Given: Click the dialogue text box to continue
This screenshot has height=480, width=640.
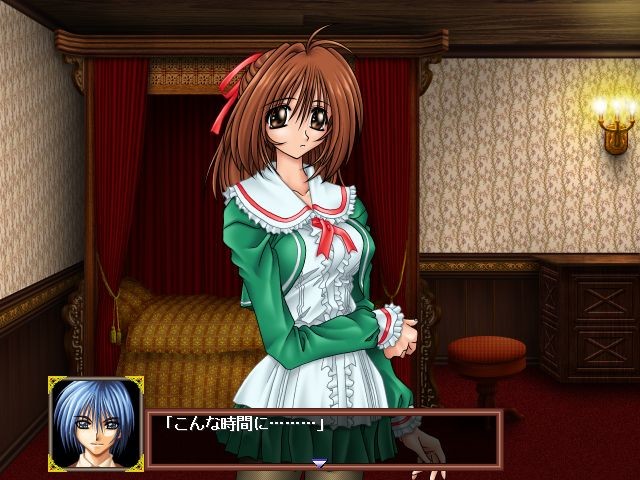Looking at the screenshot, I should (322, 437).
